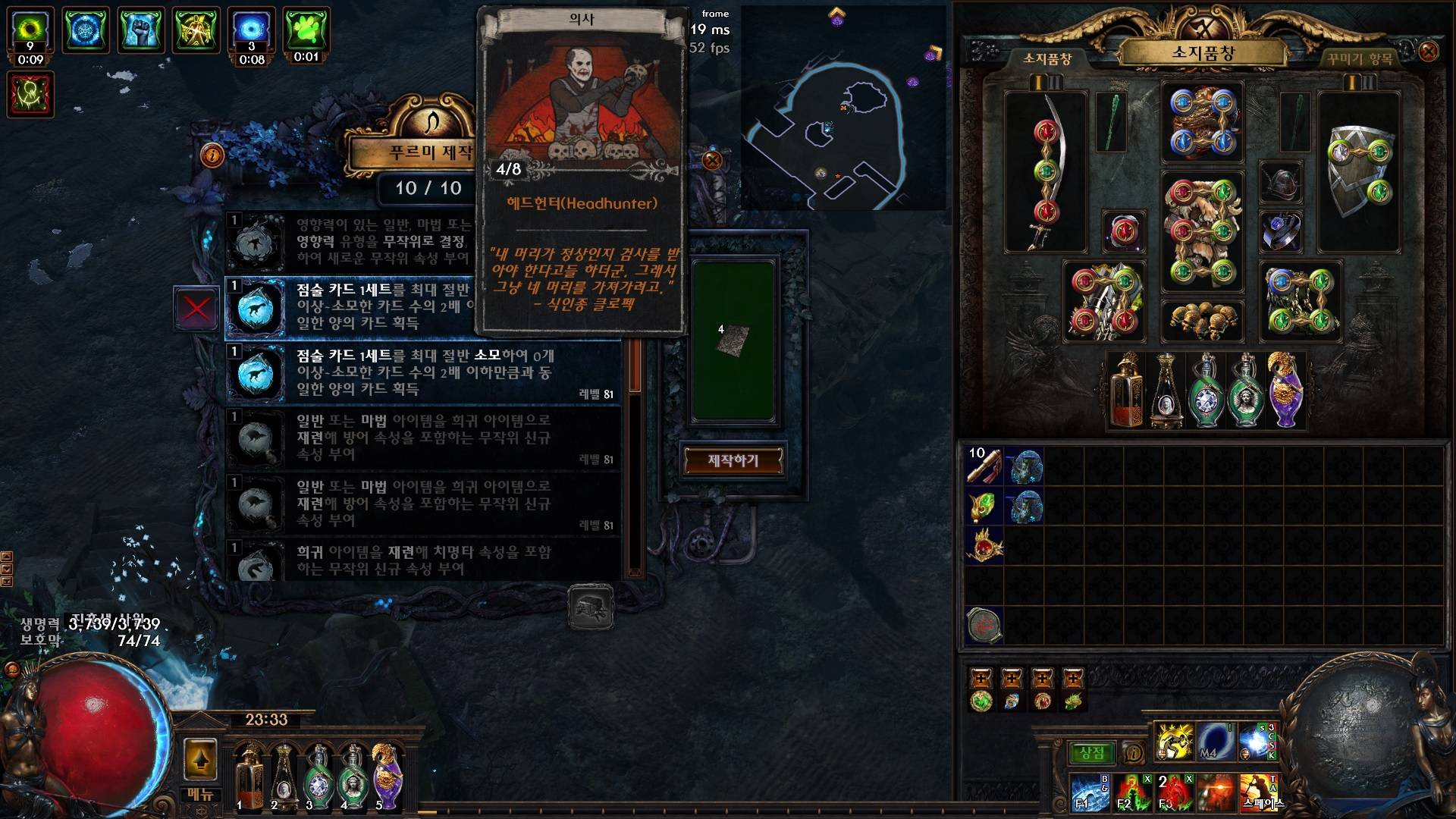The height and width of the screenshot is (819, 1456).
Task: Switch to the 꾸미기 항목 cosmetics tab
Action: 1360,58
